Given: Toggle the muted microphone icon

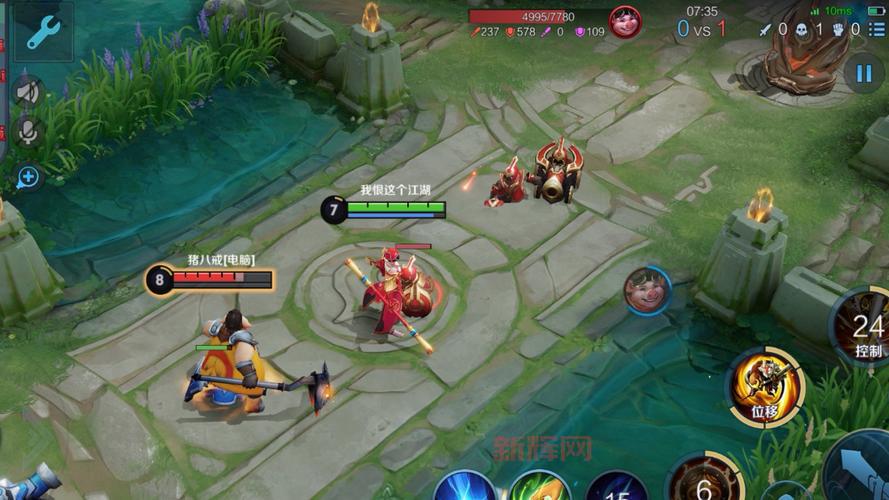Looking at the screenshot, I should 27,131.
